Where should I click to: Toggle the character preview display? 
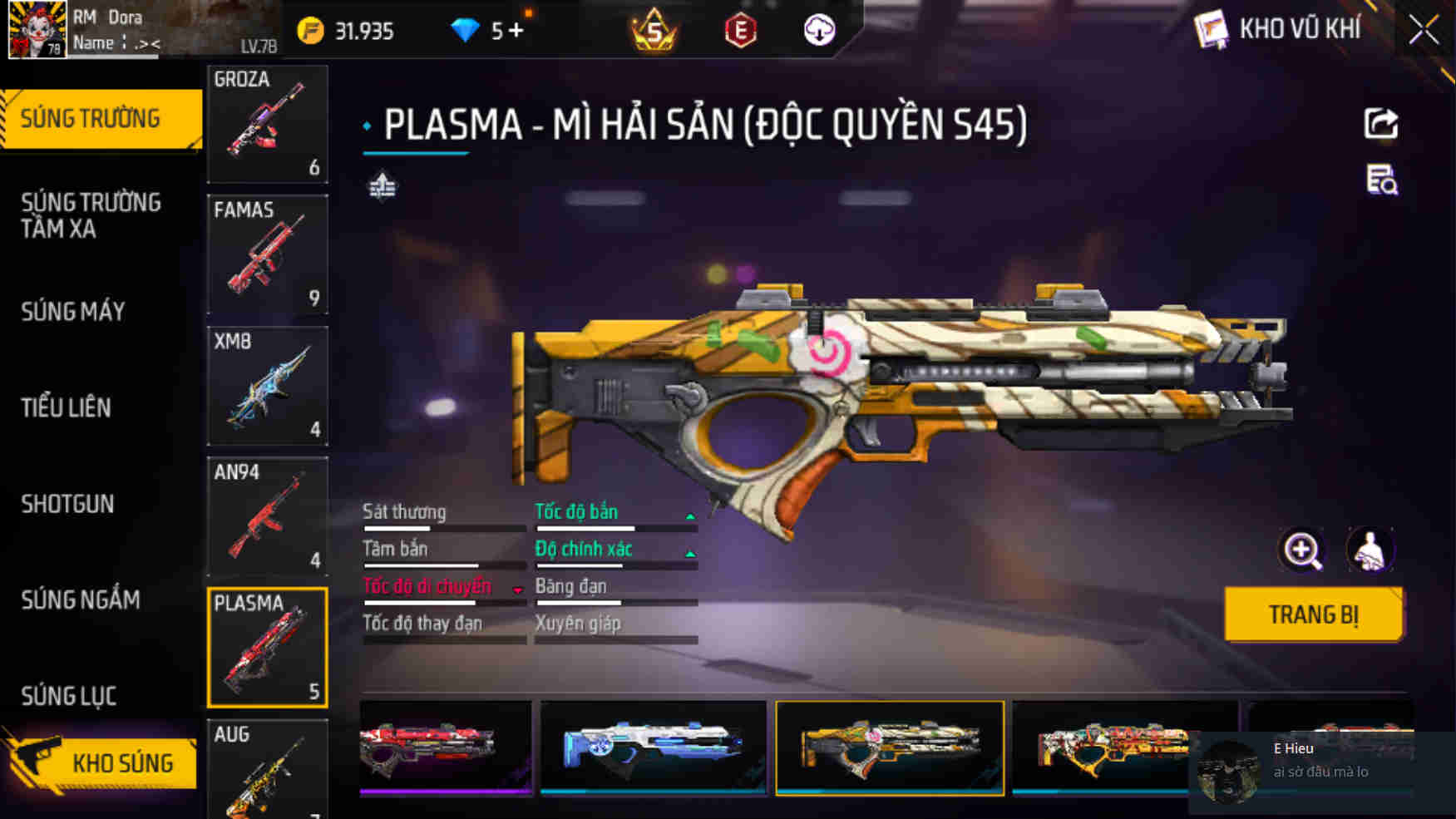(x=1369, y=550)
